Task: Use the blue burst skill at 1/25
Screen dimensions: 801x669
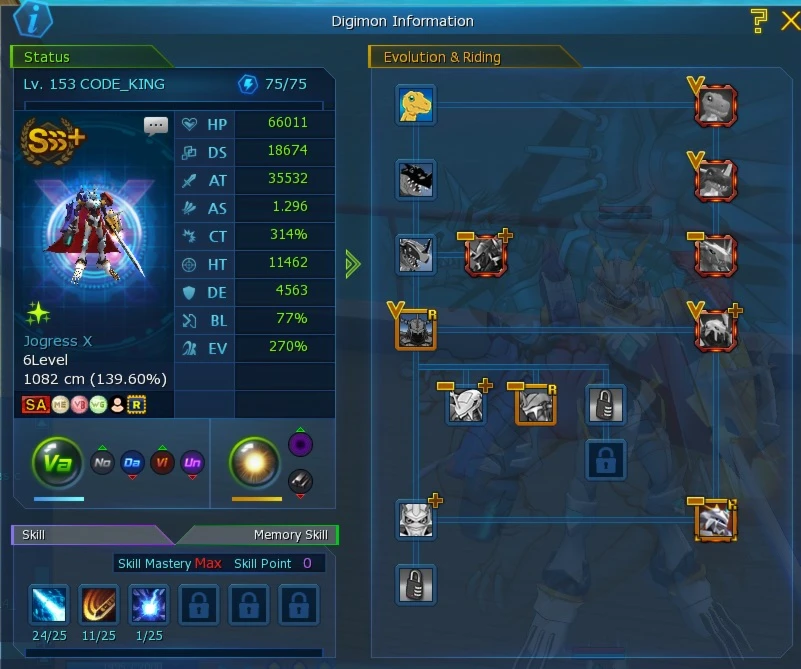Action: click(x=149, y=605)
